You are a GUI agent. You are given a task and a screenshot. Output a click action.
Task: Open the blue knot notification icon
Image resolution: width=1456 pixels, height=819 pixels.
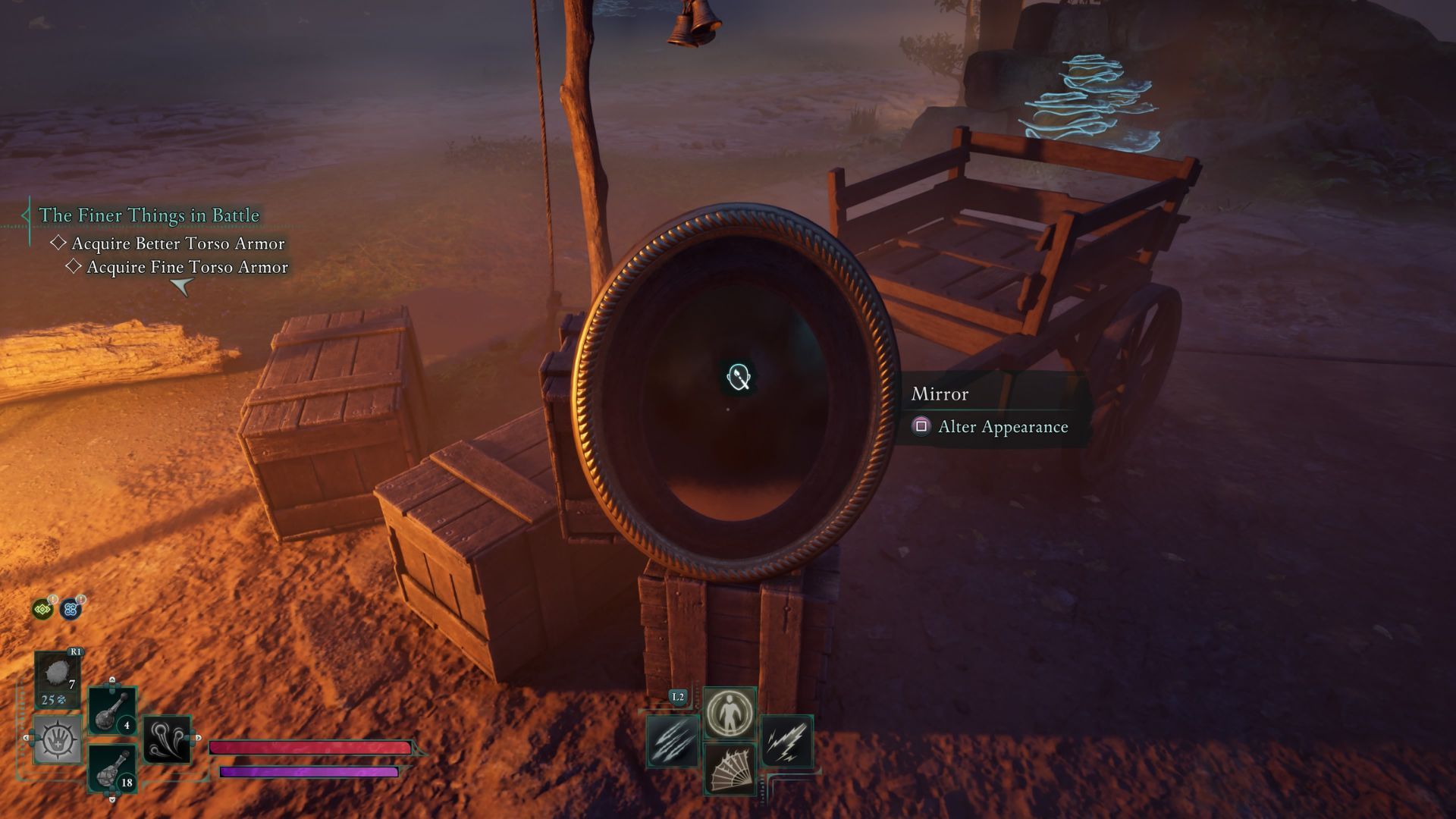point(71,609)
